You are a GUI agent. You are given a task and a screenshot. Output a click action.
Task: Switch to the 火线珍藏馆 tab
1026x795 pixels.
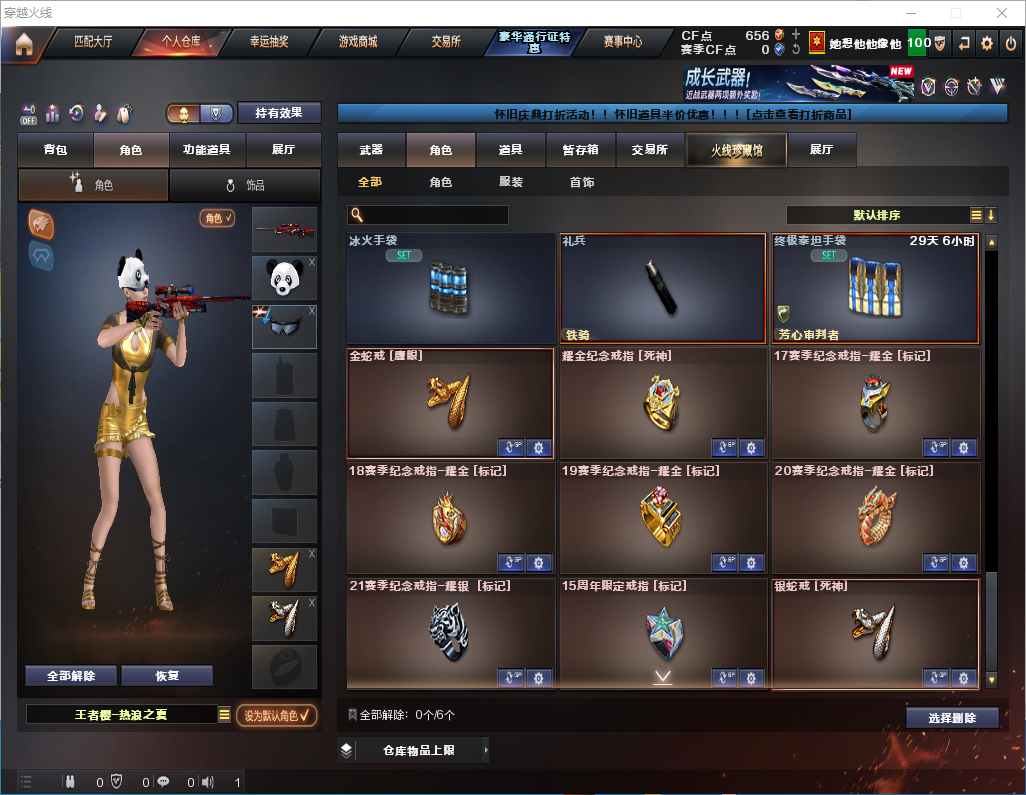click(736, 150)
